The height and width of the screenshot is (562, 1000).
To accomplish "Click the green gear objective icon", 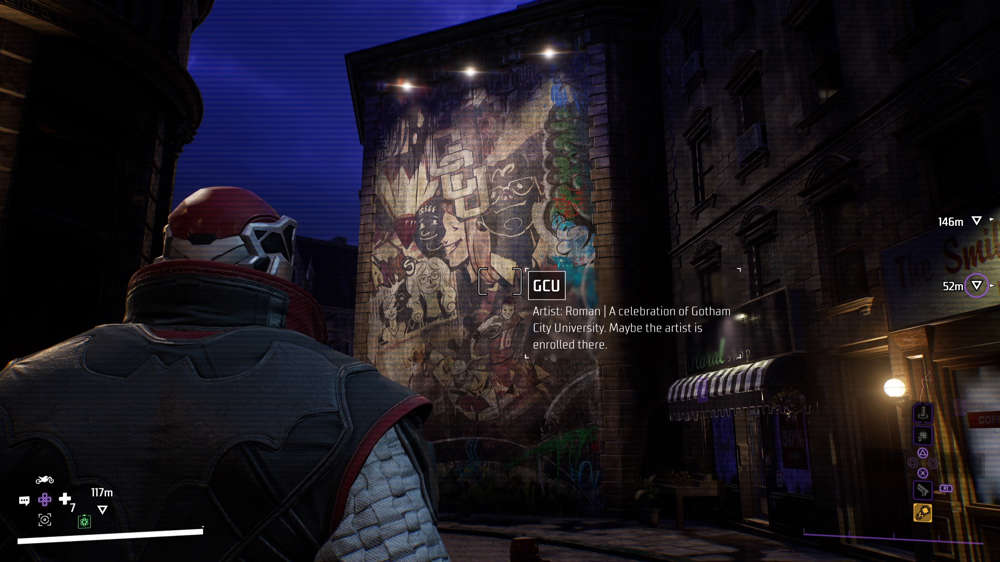I will click(85, 521).
